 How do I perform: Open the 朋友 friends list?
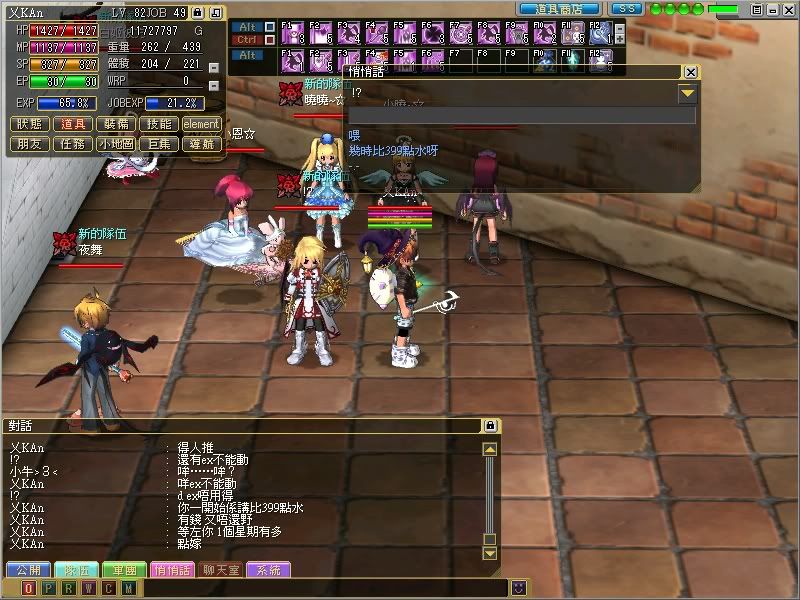[29, 144]
